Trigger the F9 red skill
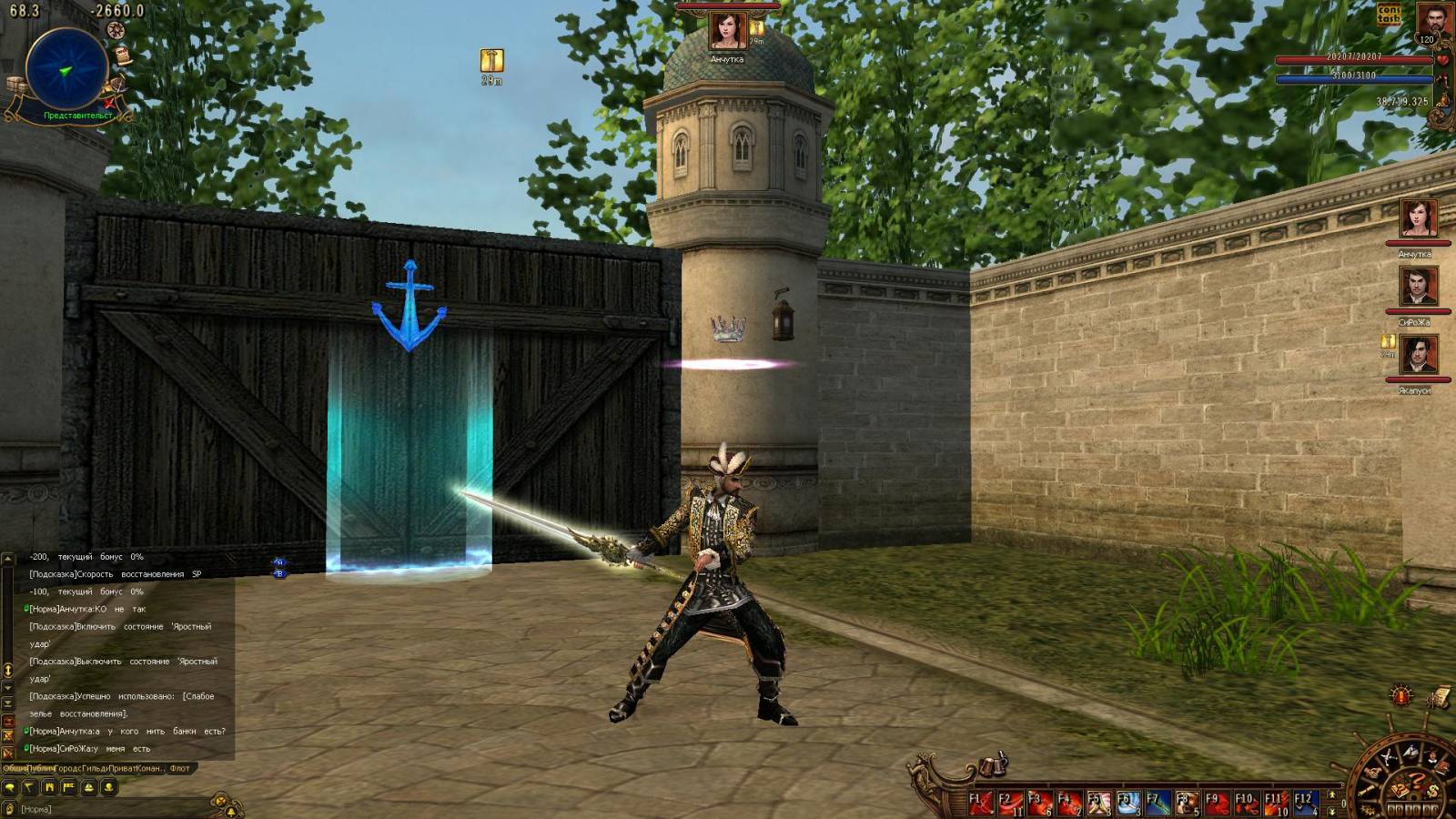This screenshot has width=1456, height=819. [1217, 803]
